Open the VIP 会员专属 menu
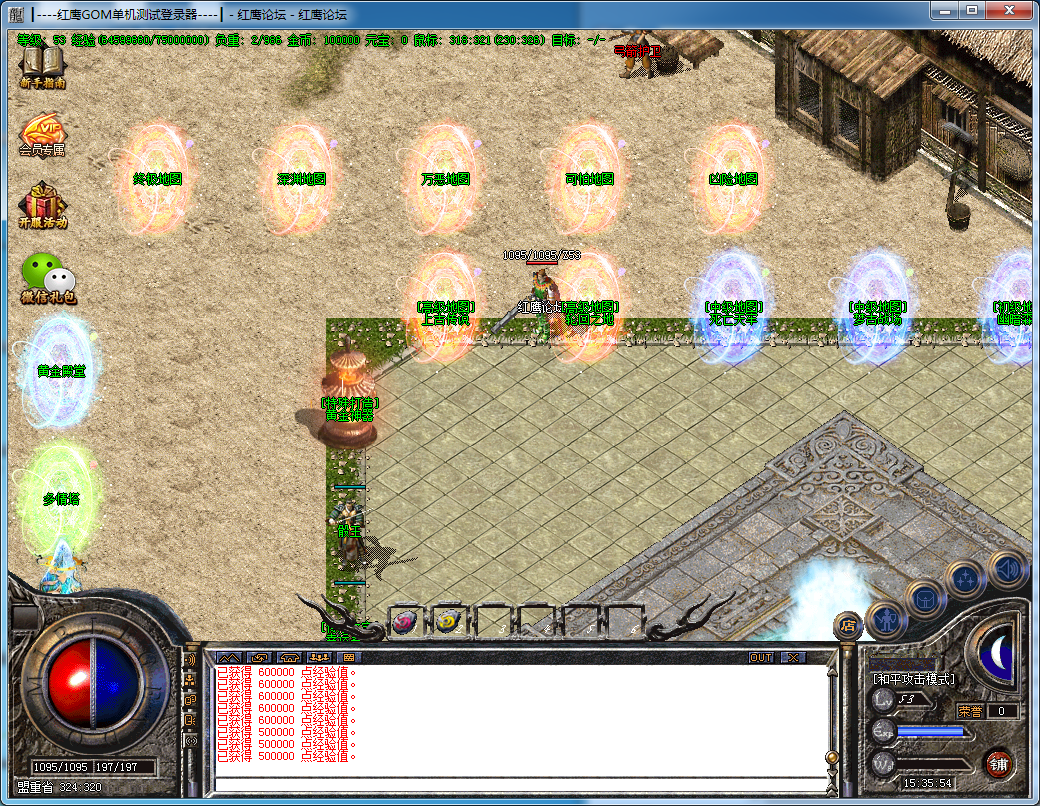 click(x=42, y=134)
